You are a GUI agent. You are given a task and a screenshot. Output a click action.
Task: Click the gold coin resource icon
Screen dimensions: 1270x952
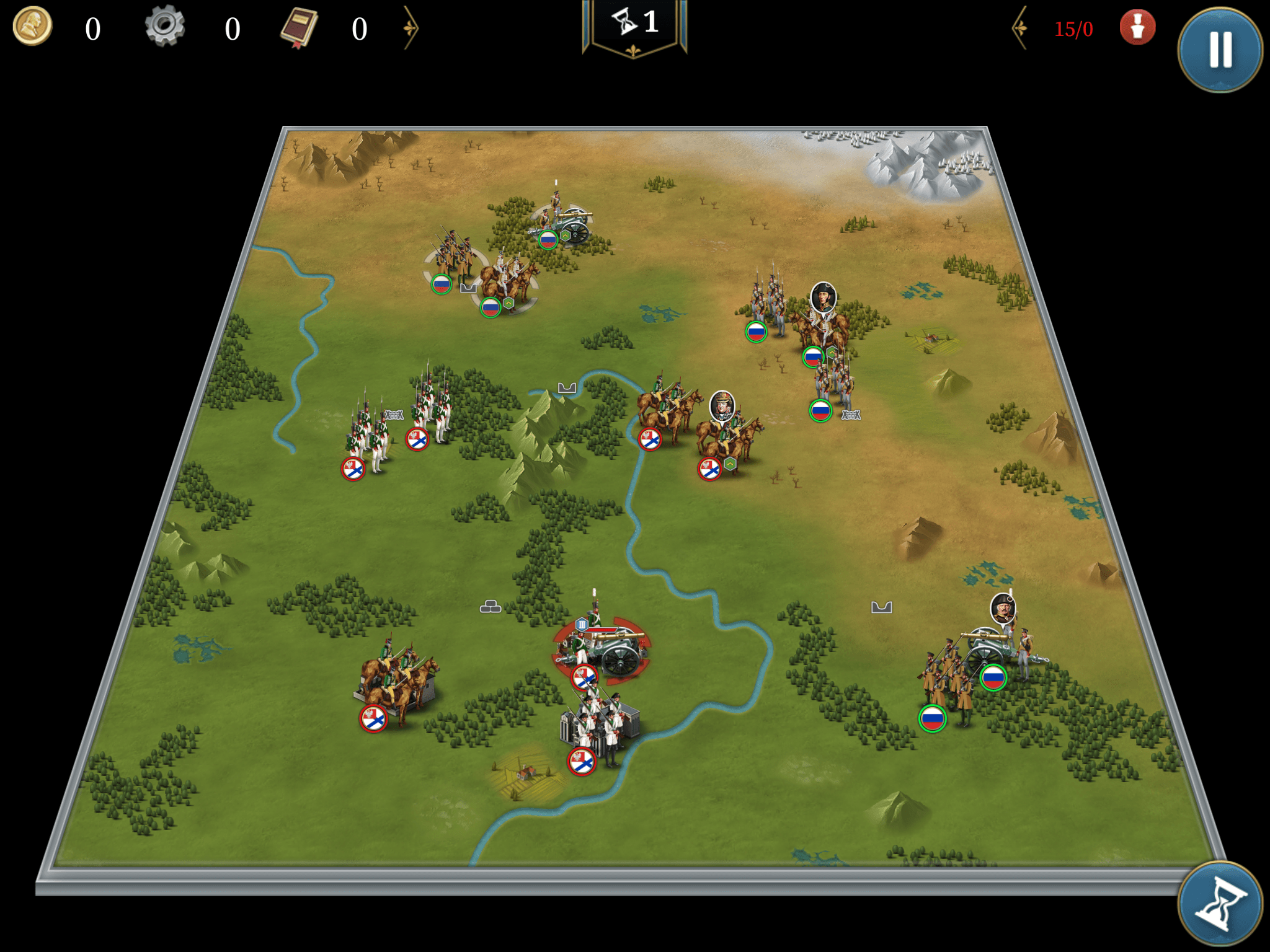pyautogui.click(x=32, y=27)
